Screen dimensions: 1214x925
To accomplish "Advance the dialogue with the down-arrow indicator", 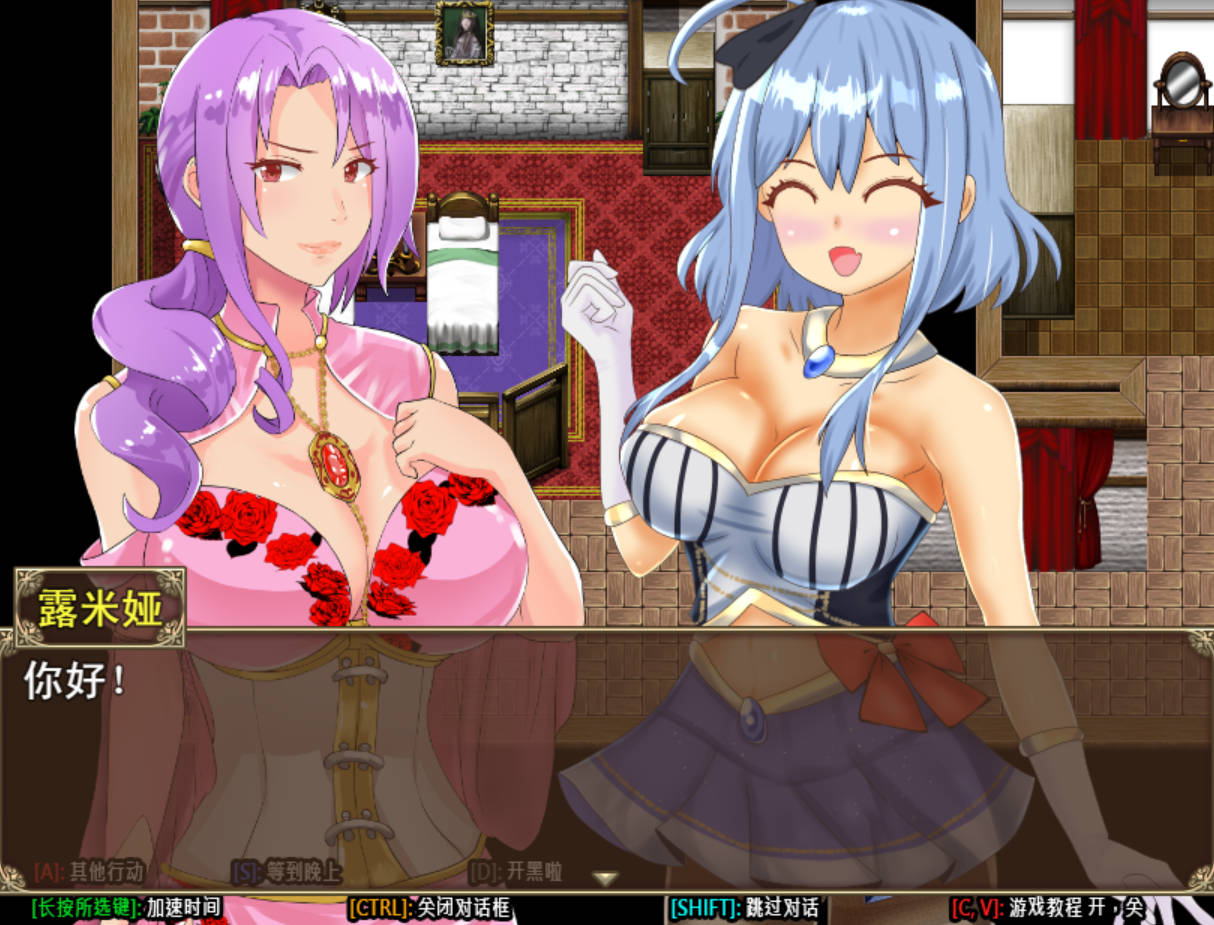I will 604,878.
